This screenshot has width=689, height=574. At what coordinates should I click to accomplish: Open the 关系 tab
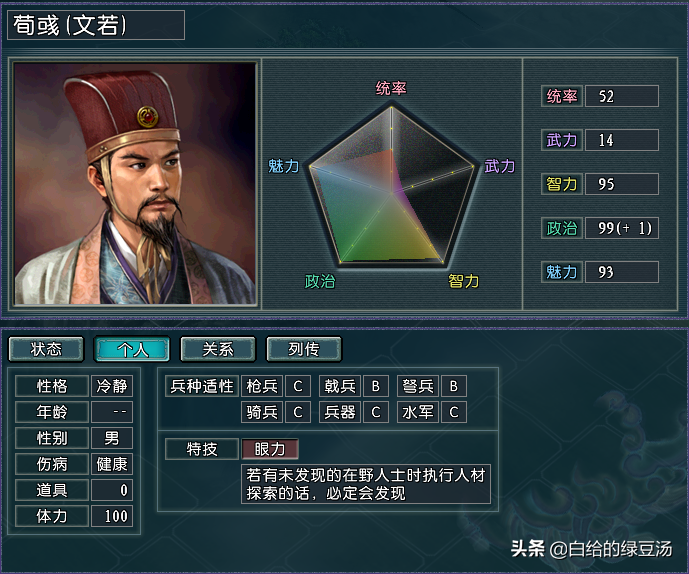click(218, 349)
